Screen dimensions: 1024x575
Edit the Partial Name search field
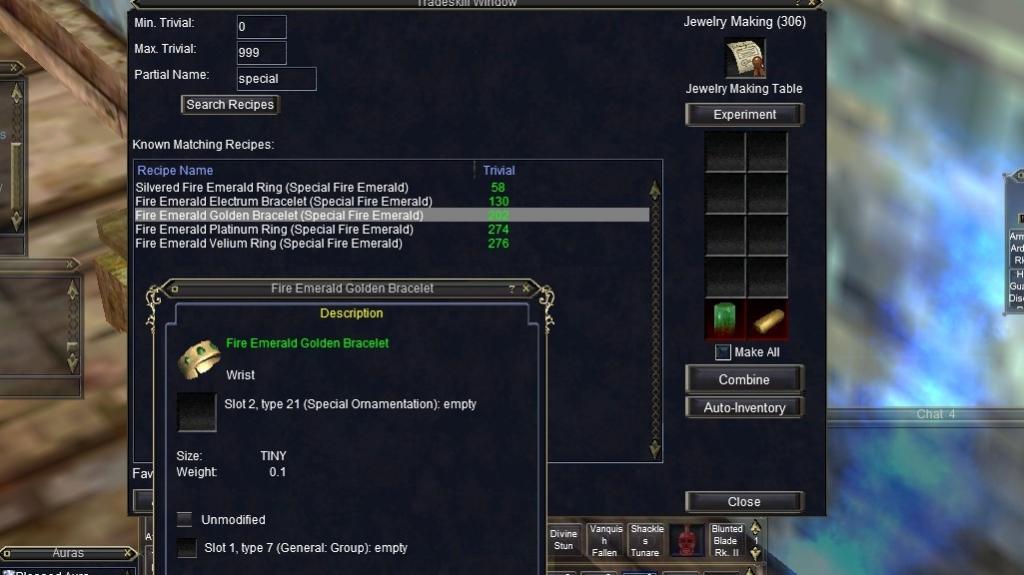(276, 79)
